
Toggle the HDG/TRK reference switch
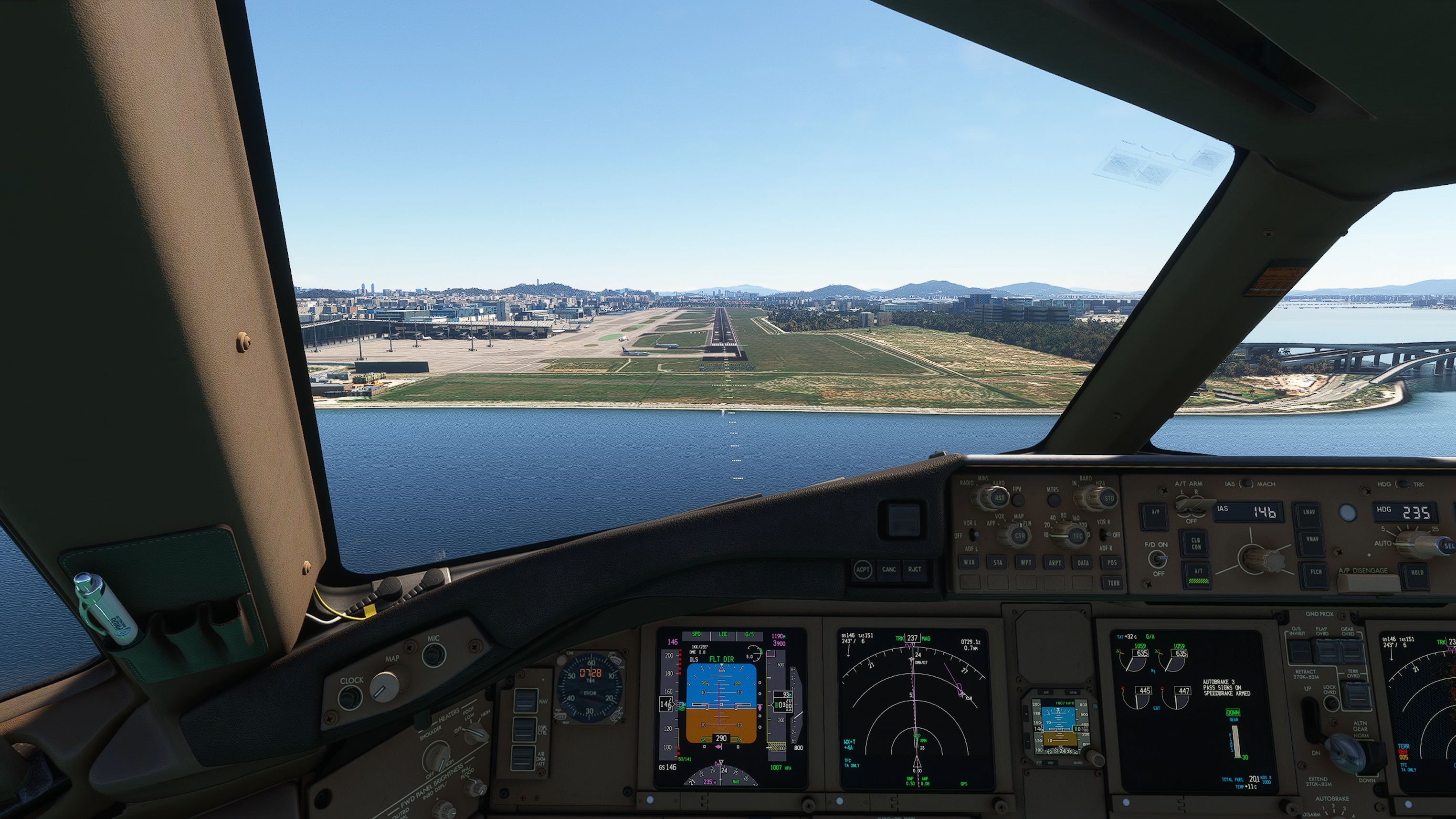click(x=1403, y=485)
